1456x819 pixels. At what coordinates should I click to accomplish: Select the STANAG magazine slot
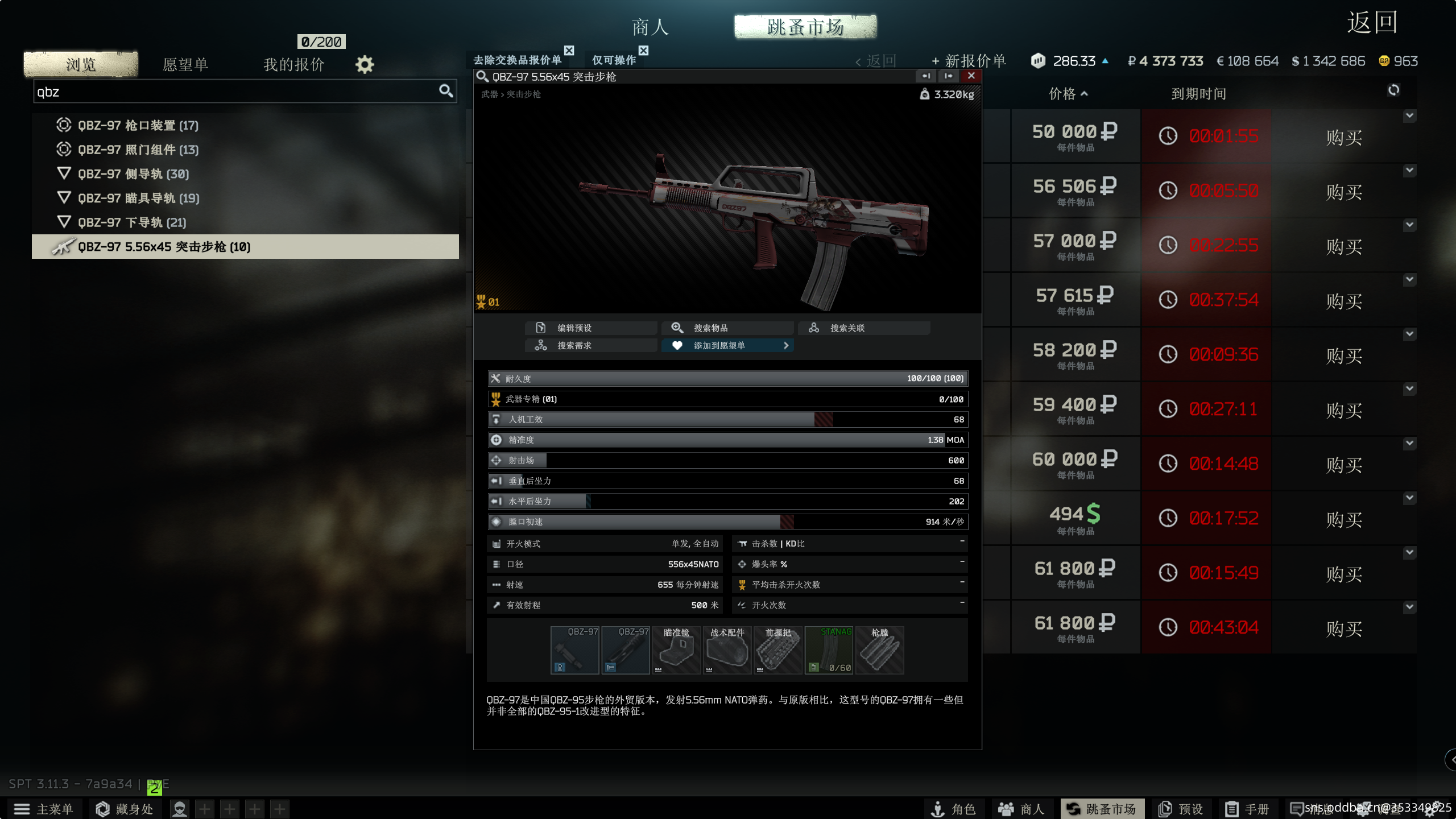point(829,650)
